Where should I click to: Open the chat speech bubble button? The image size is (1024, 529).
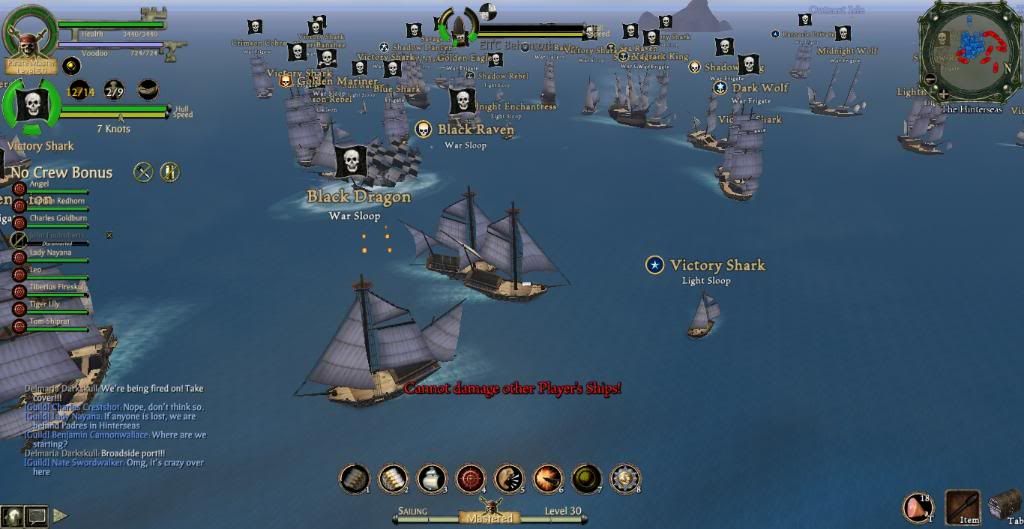click(x=36, y=516)
